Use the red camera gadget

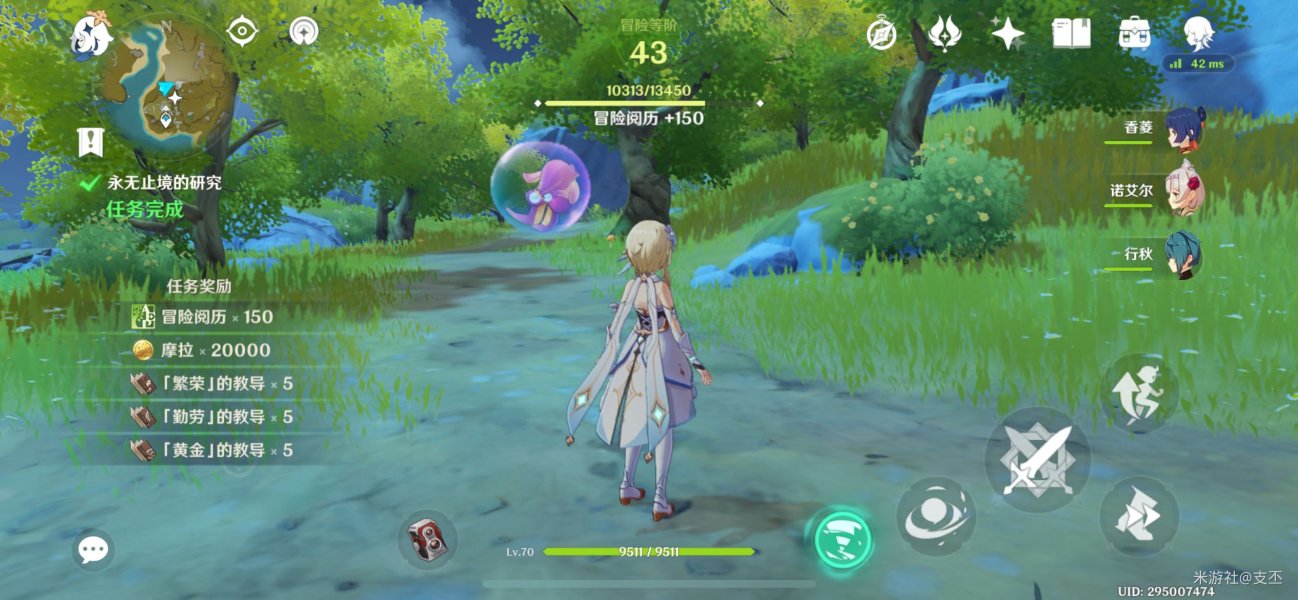[x=428, y=541]
